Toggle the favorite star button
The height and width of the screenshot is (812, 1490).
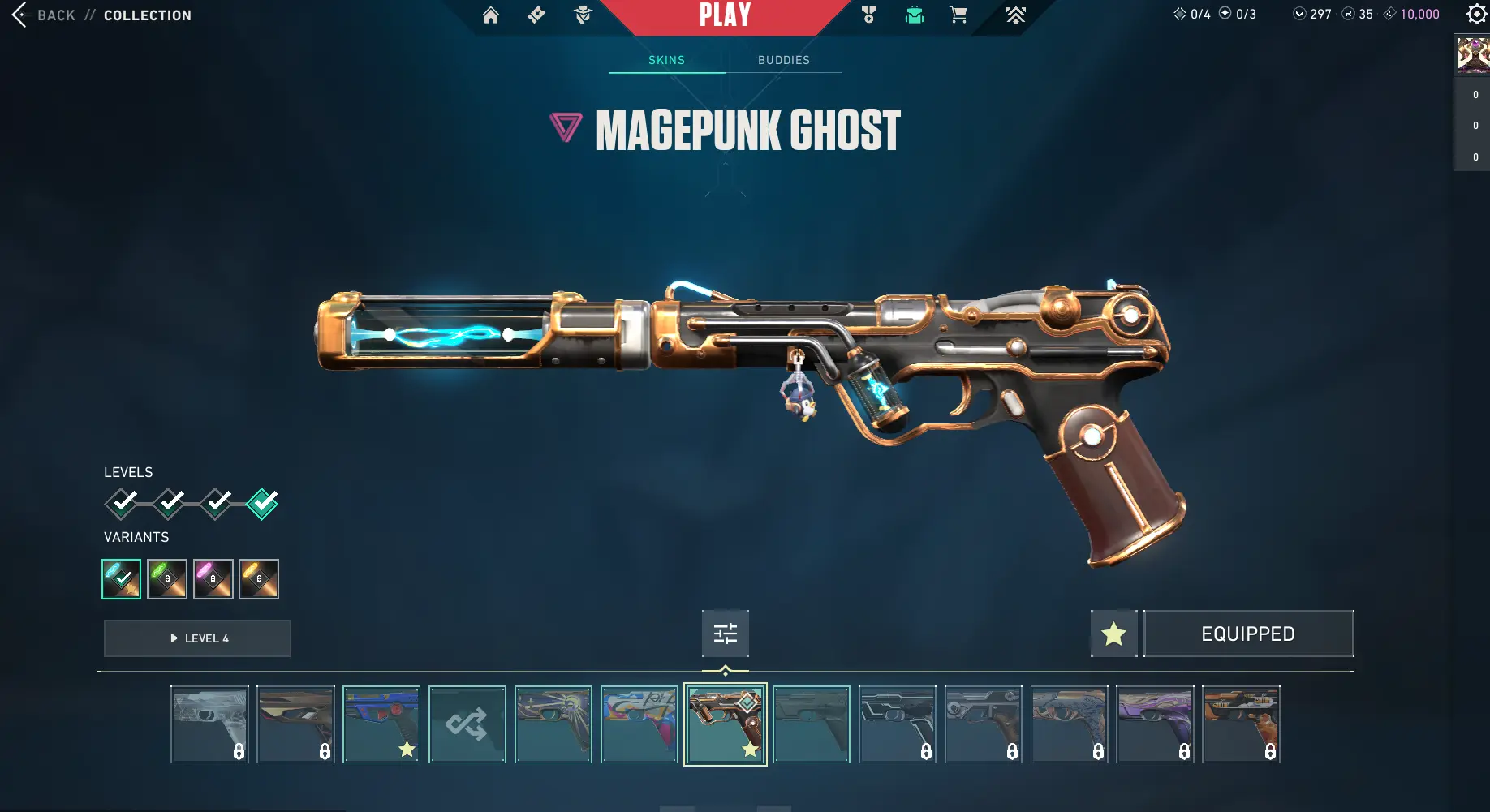click(x=1113, y=634)
